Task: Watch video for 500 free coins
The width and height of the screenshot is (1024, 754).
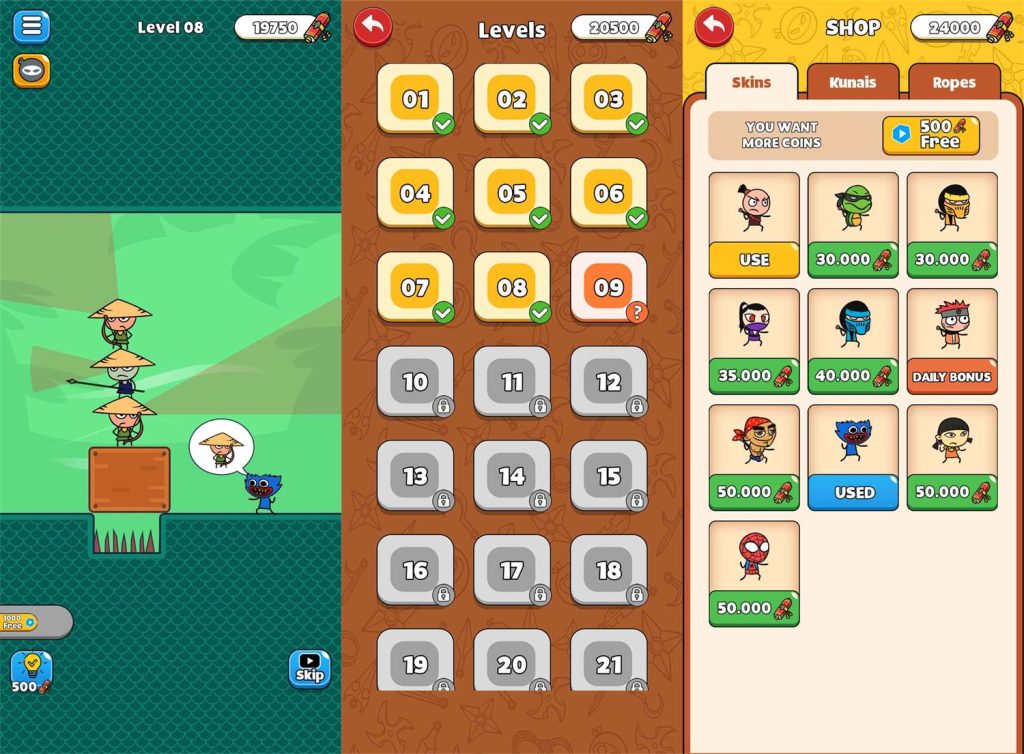Action: [x=930, y=135]
